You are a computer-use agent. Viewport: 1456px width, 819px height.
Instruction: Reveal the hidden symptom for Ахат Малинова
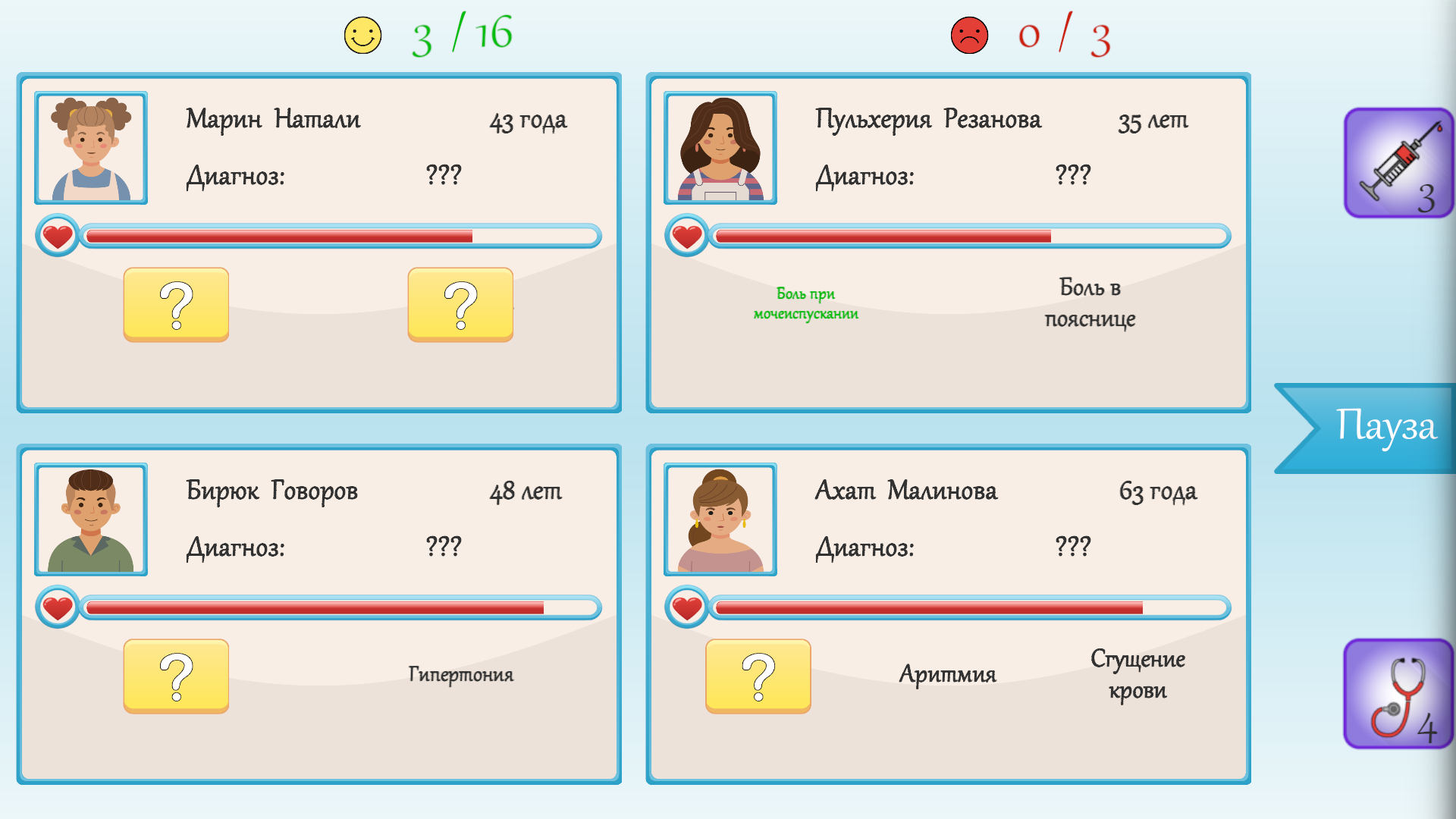tap(758, 676)
